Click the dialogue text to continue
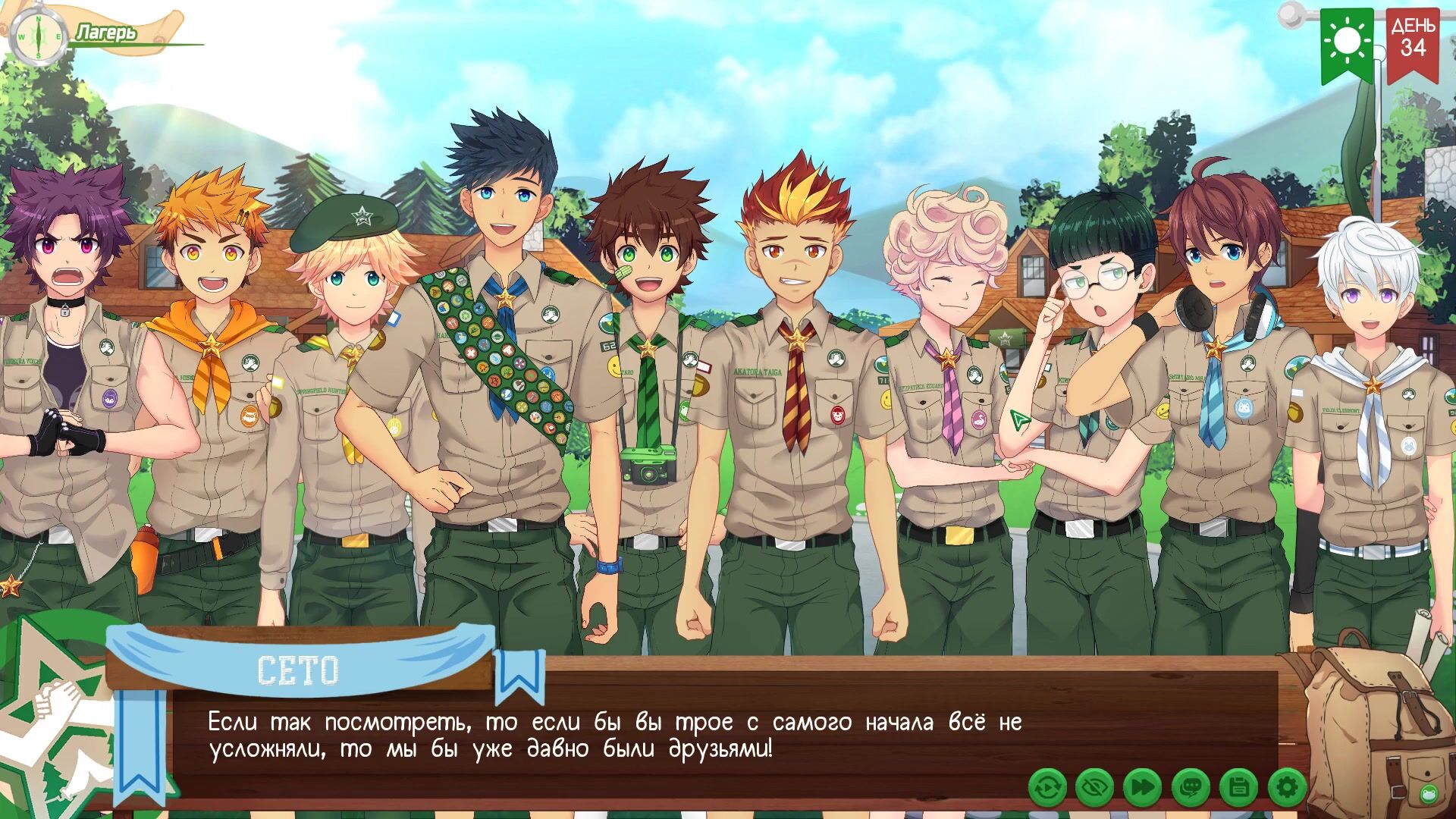The image size is (1456, 819). 614,736
